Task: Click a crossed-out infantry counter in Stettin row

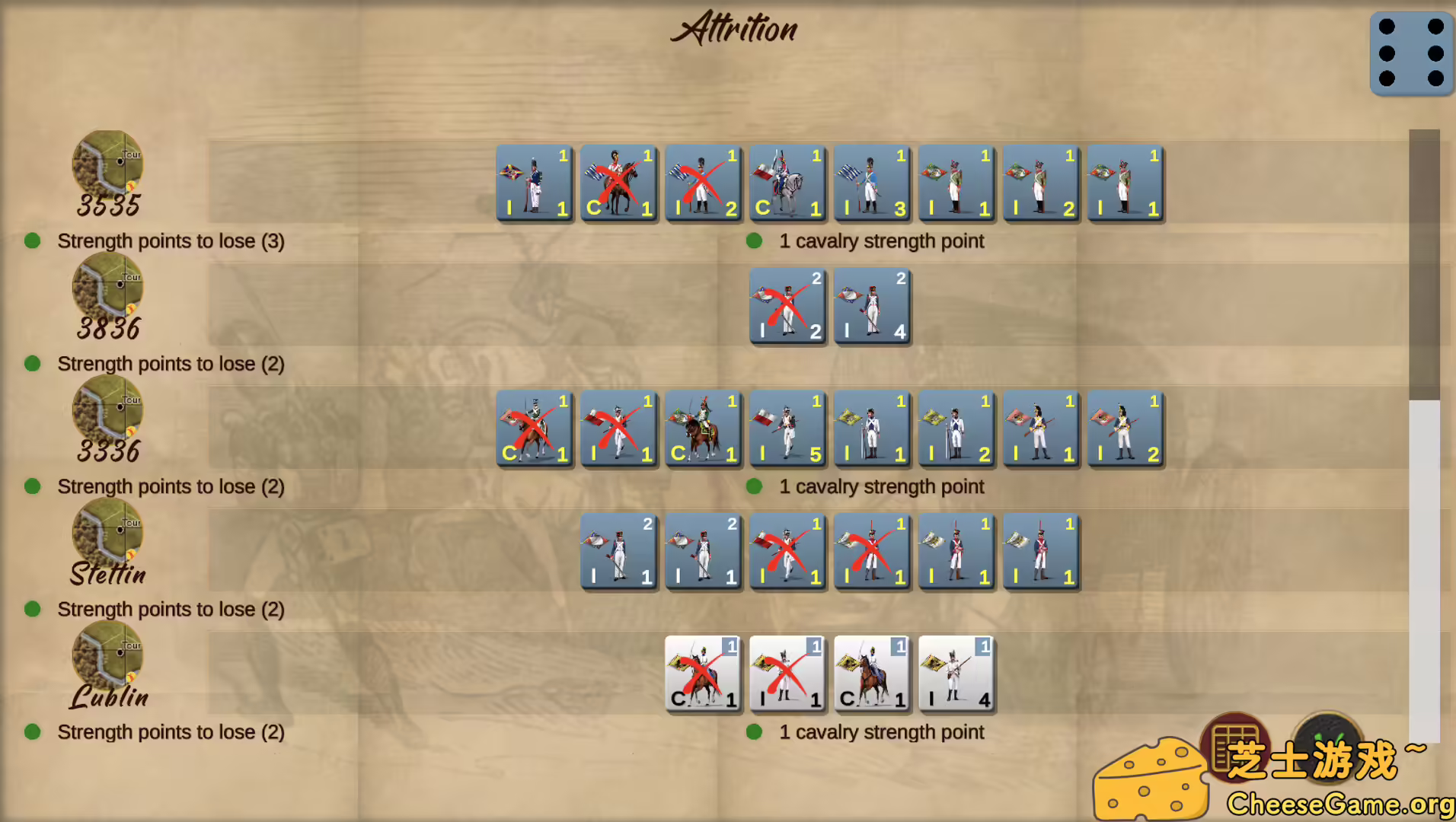Action: [787, 553]
